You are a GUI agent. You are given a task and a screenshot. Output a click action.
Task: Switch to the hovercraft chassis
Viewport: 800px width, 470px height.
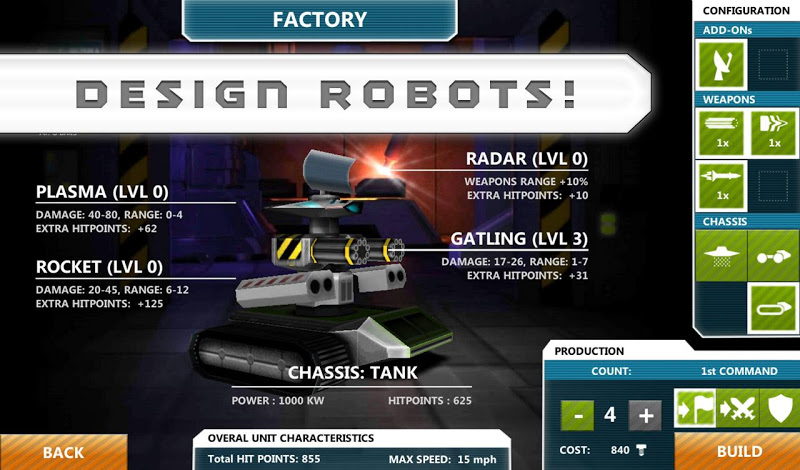[721, 254]
